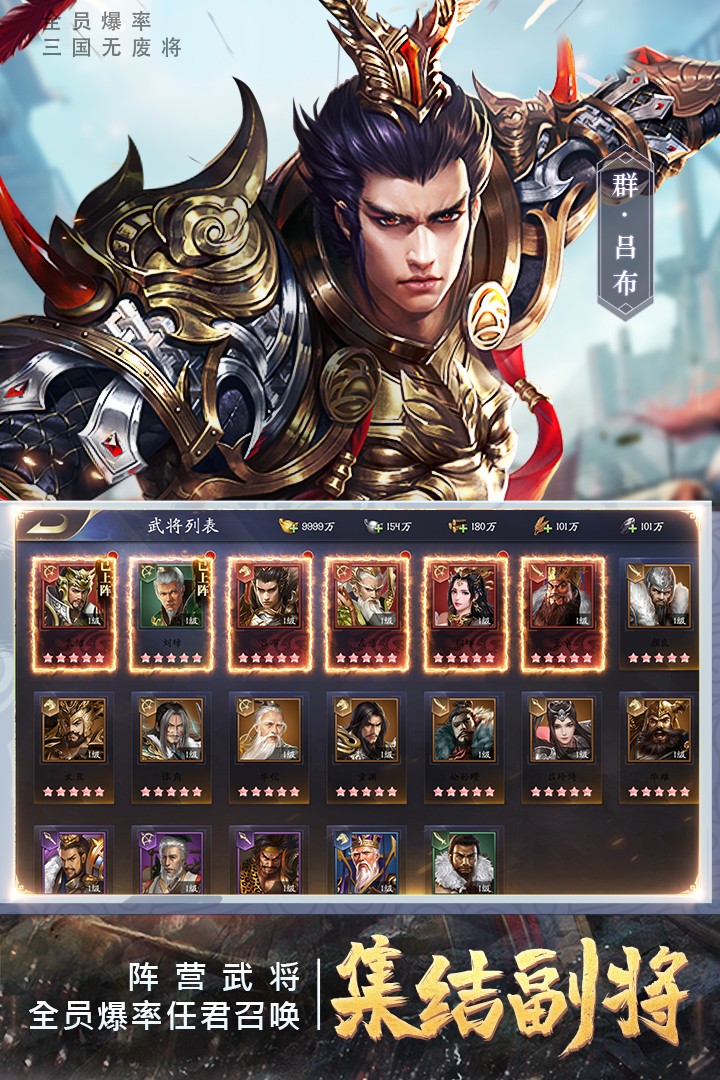
Task: Select the 华雄 general card
Action: 658,745
